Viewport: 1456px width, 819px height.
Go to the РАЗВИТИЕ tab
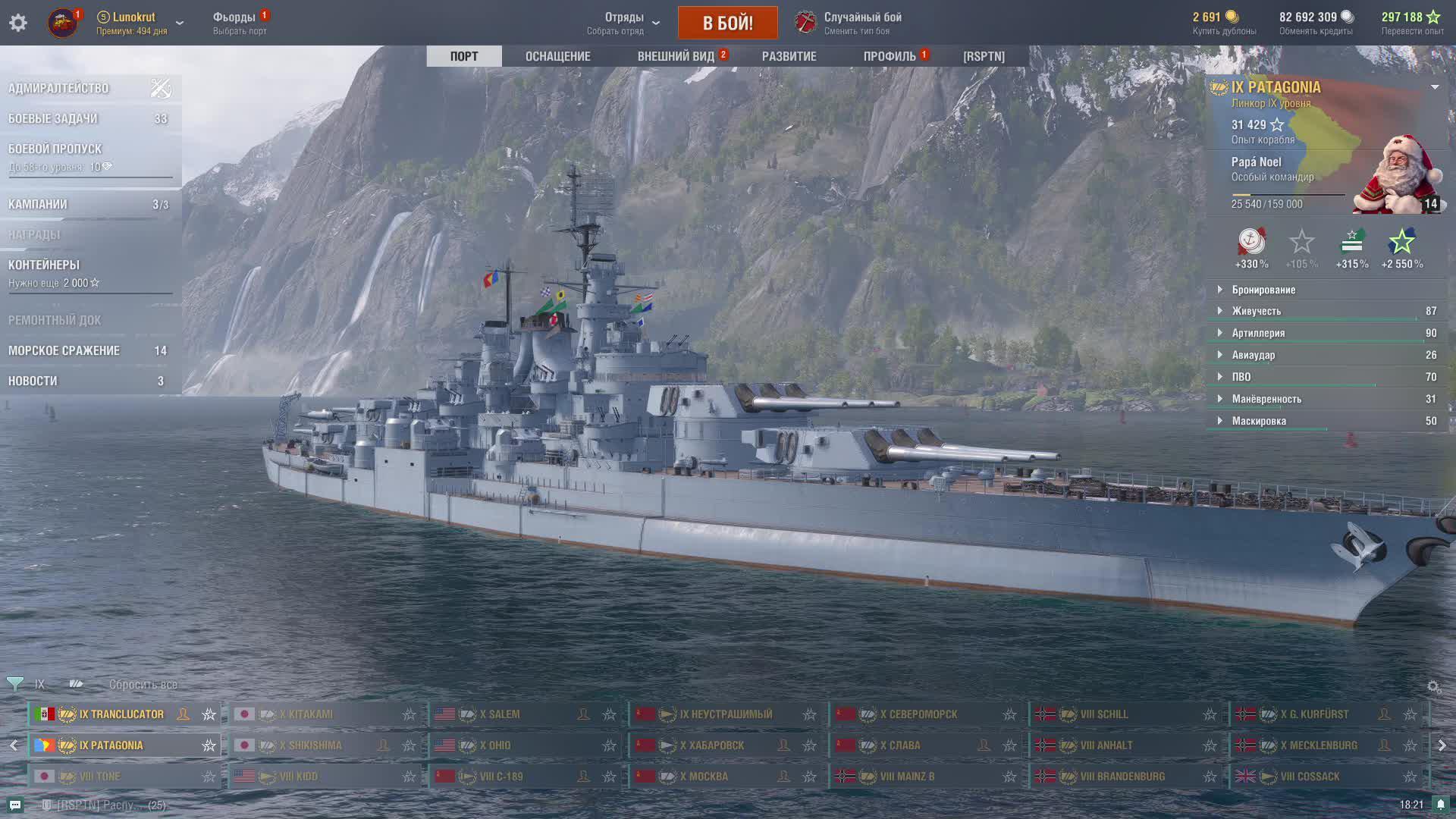(789, 56)
